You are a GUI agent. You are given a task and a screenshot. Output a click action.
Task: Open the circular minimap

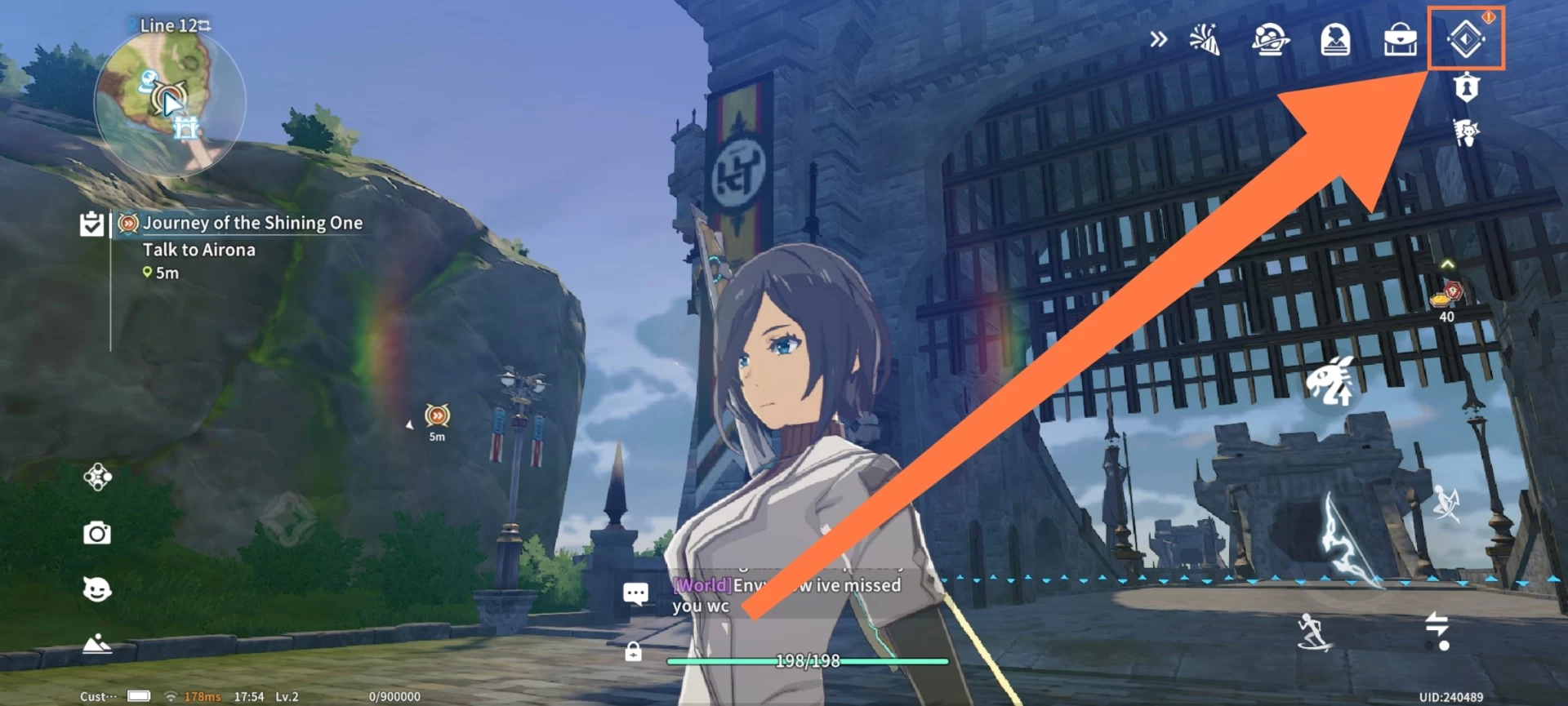point(170,102)
